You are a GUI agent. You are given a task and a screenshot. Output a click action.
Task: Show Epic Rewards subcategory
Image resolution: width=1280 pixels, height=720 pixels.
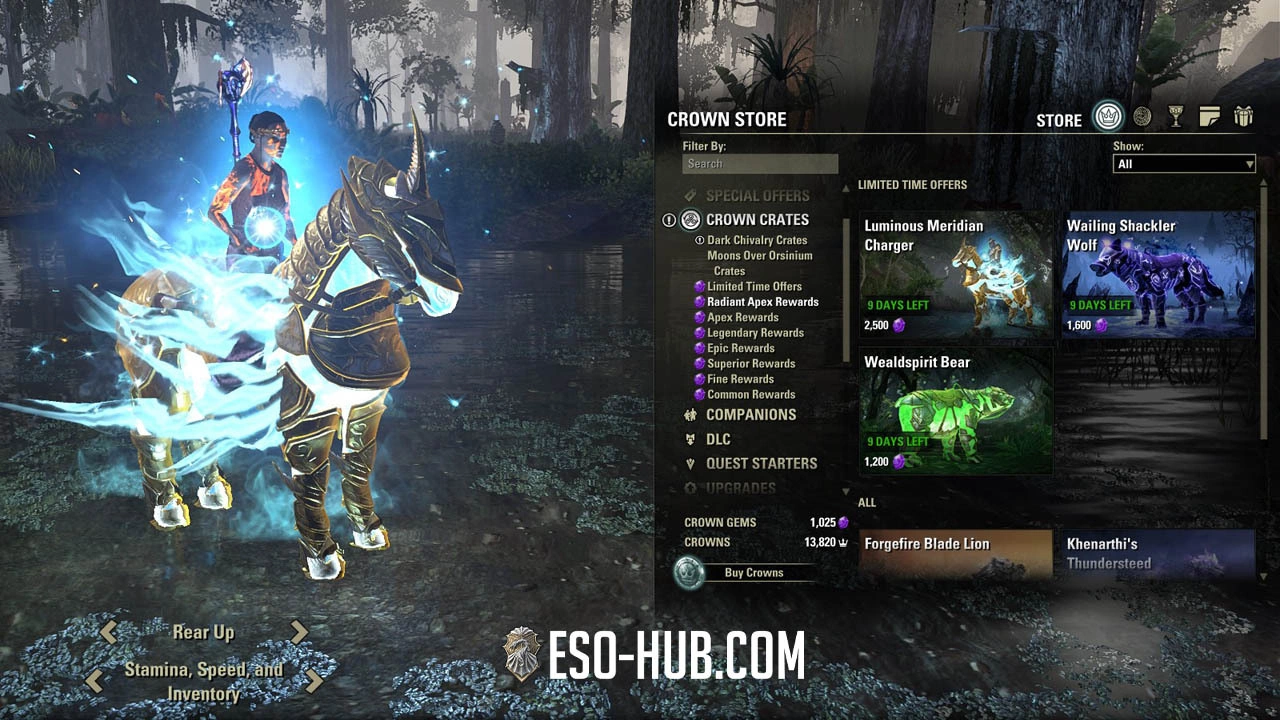tap(740, 348)
